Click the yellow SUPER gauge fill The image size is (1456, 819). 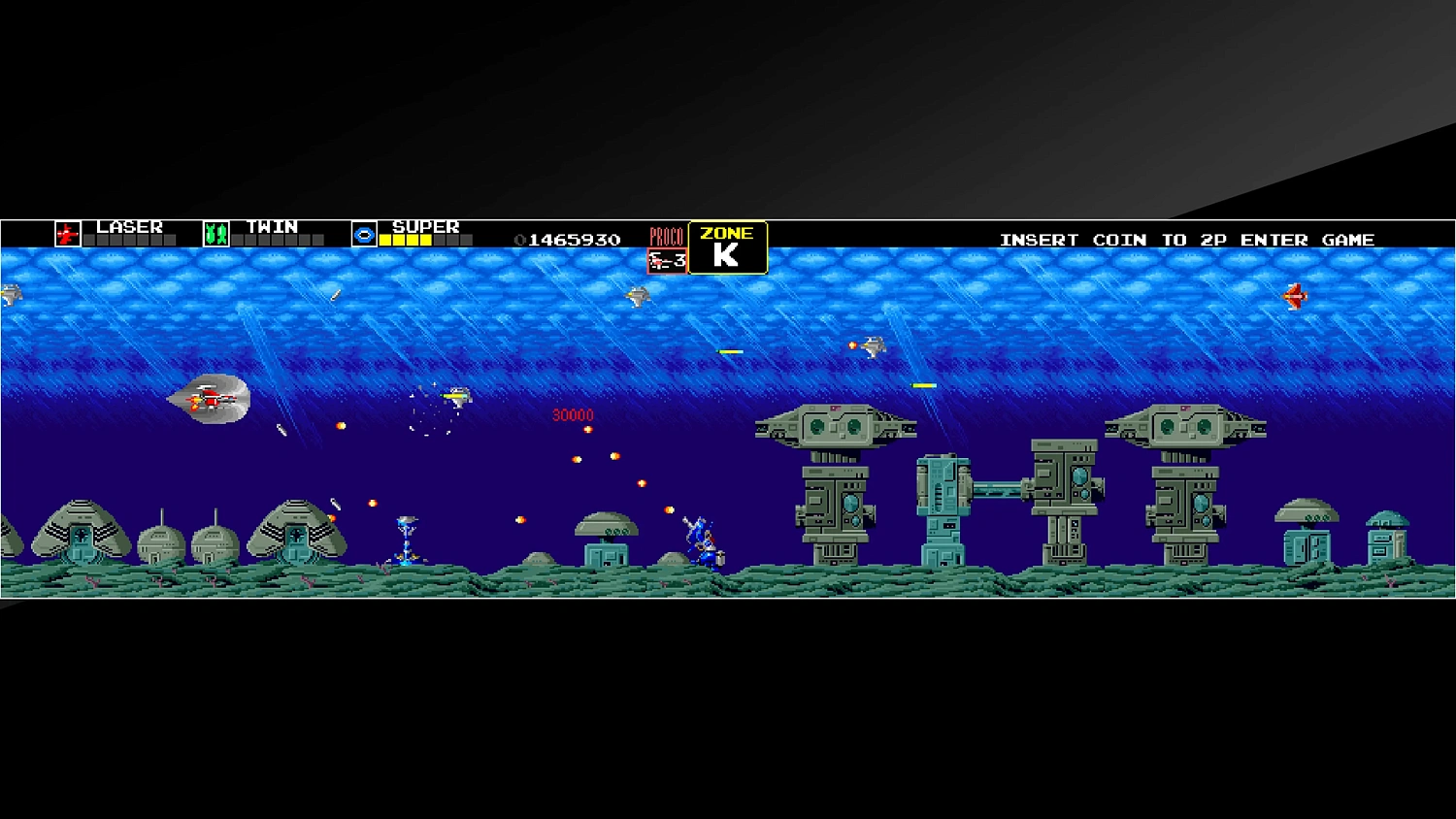408,238
